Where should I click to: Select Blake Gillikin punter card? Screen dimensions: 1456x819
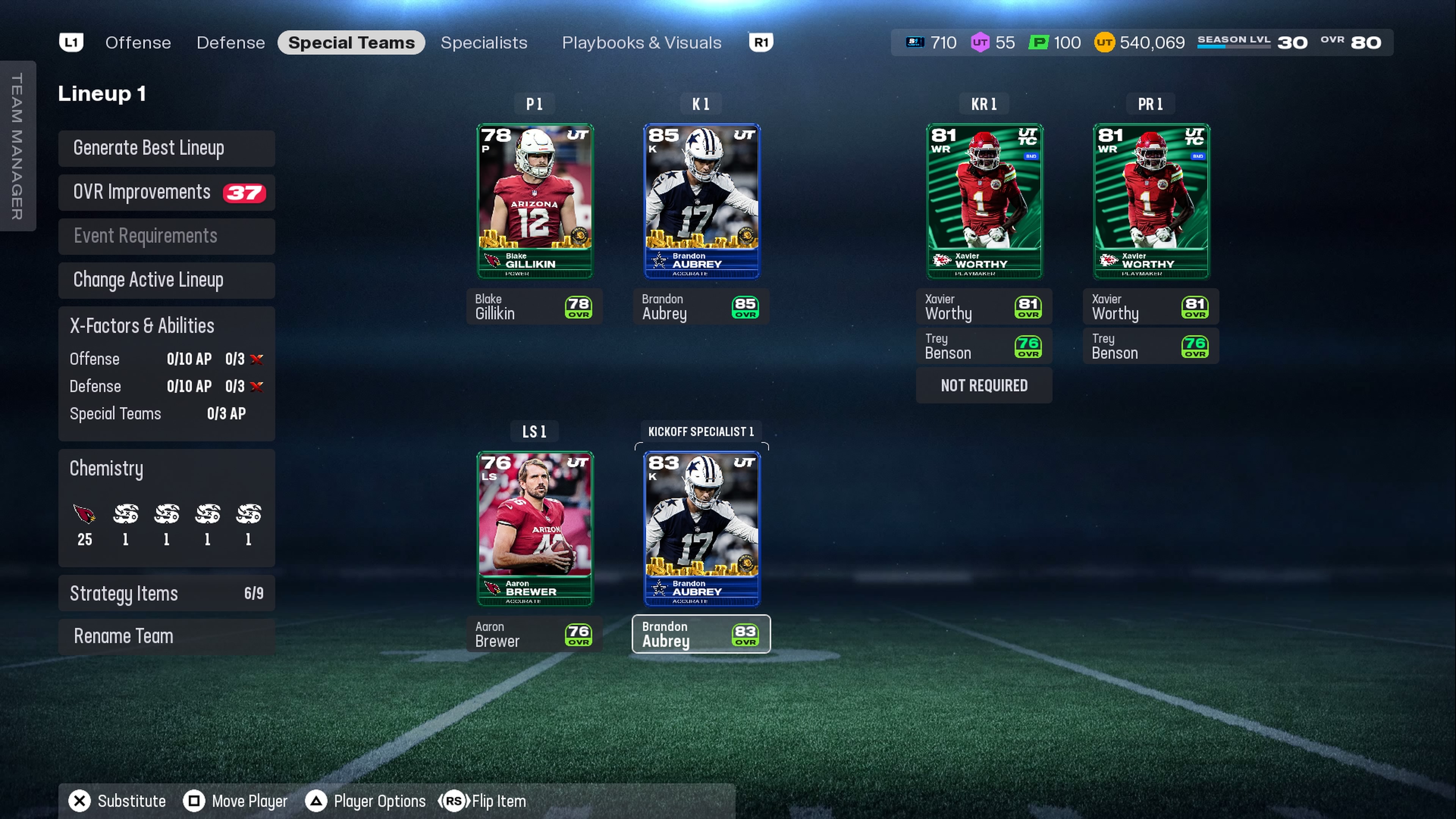pyautogui.click(x=535, y=201)
